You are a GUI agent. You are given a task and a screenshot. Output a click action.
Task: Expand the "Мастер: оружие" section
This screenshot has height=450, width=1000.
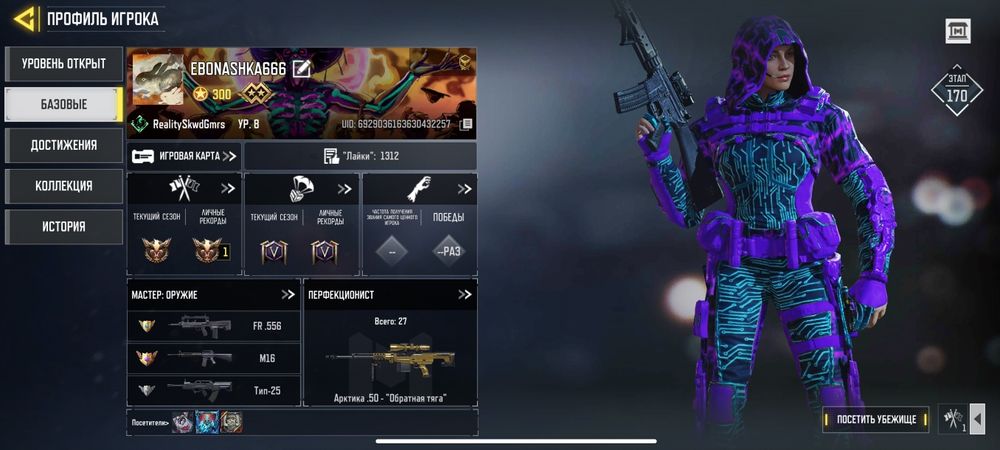(x=288, y=295)
